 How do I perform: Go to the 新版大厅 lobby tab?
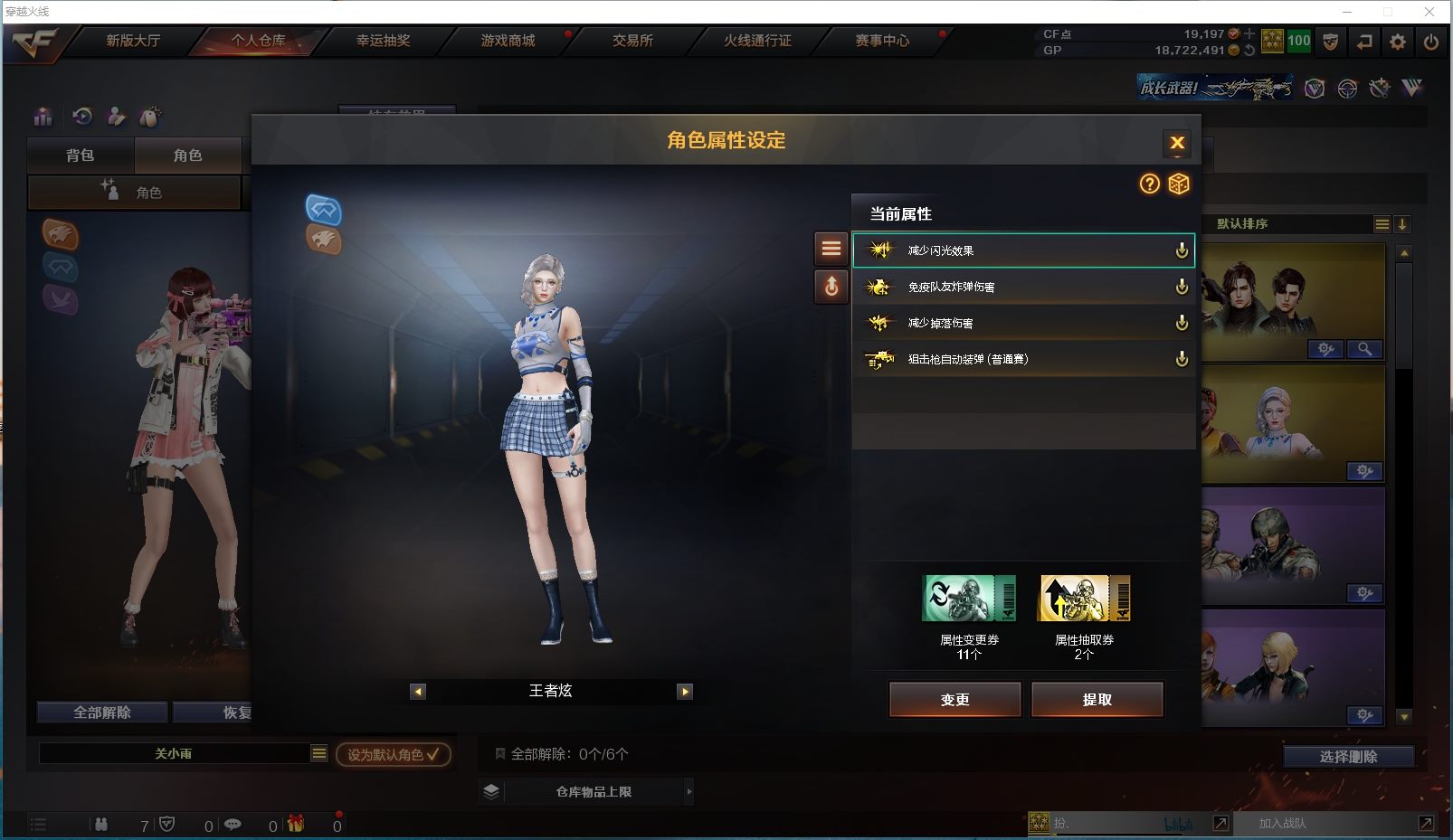click(133, 41)
